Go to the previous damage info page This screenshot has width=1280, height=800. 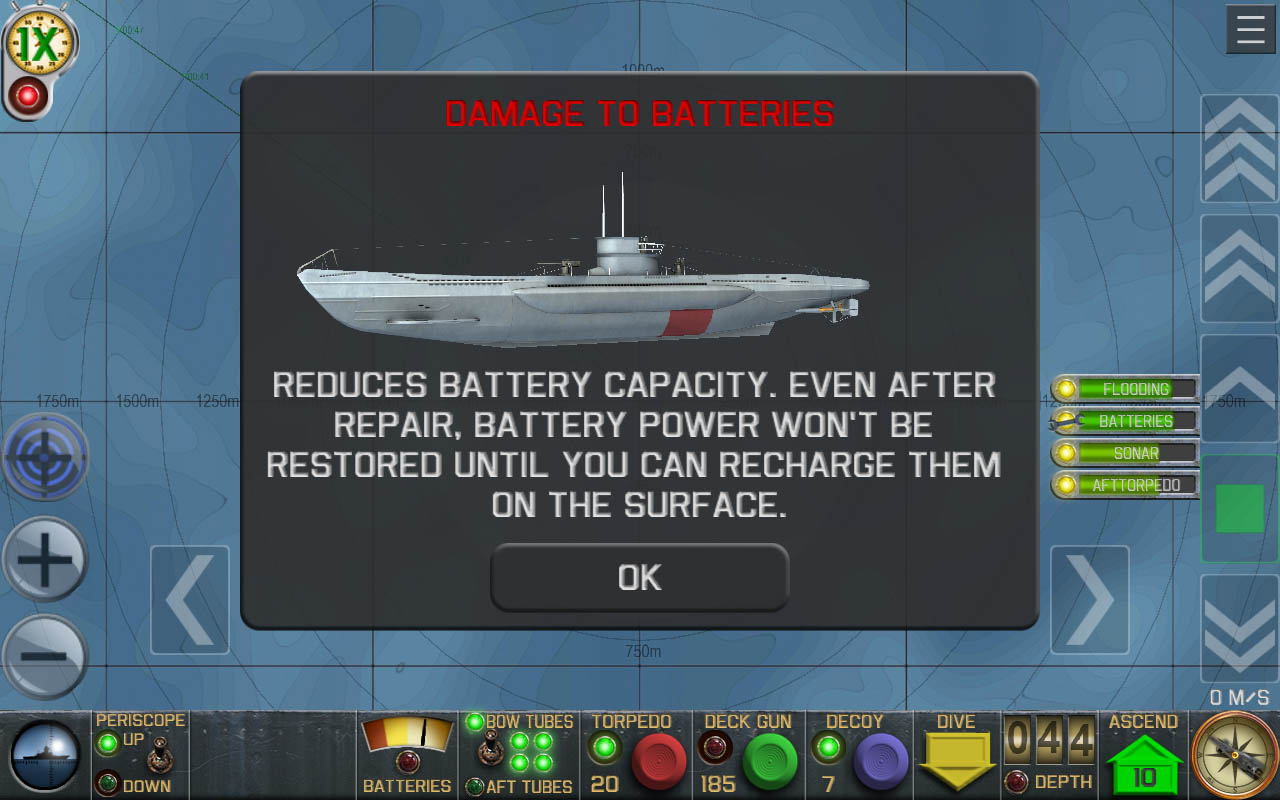[x=190, y=600]
